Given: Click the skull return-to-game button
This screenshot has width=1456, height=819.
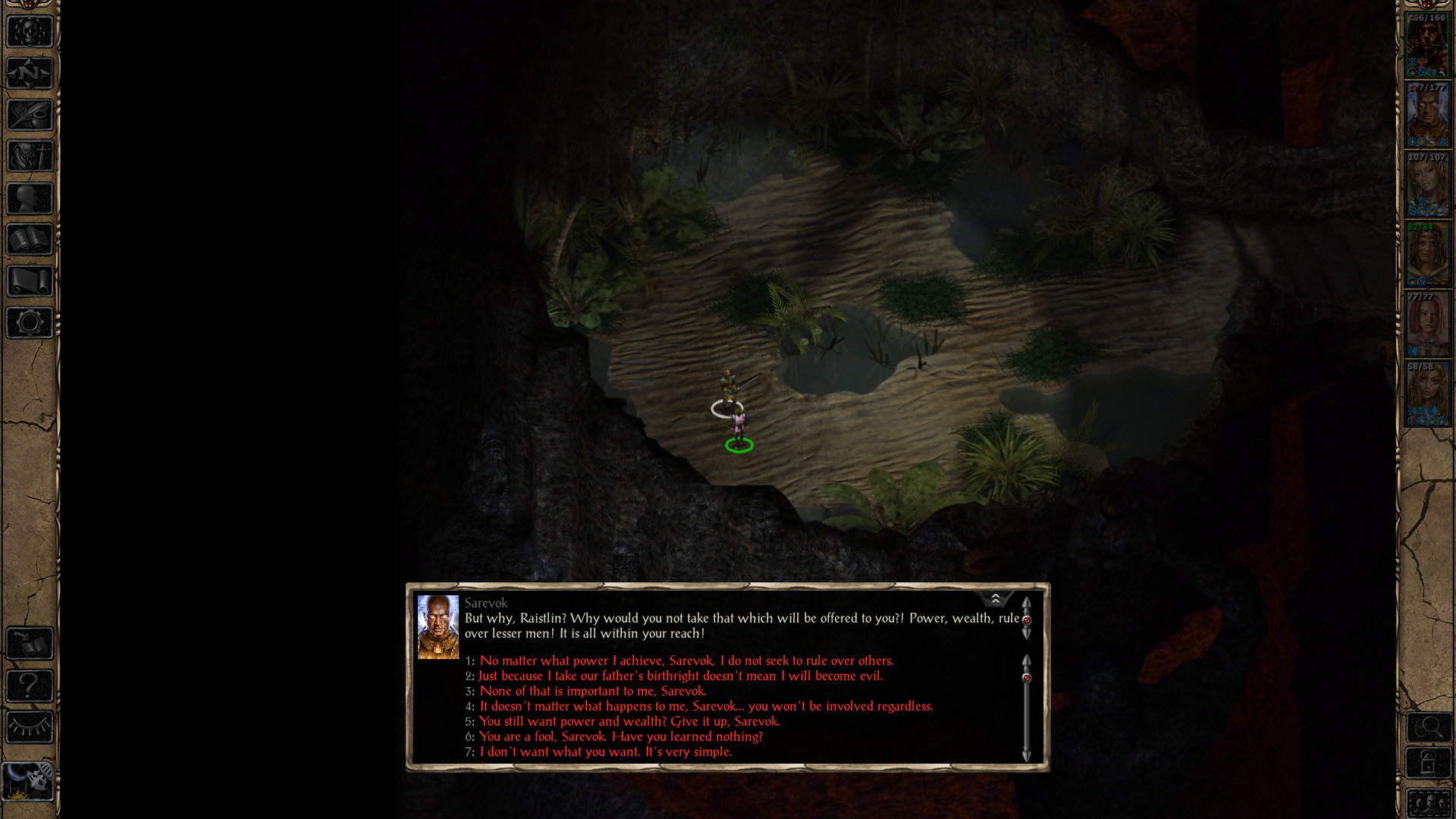Looking at the screenshot, I should click(x=30, y=32).
